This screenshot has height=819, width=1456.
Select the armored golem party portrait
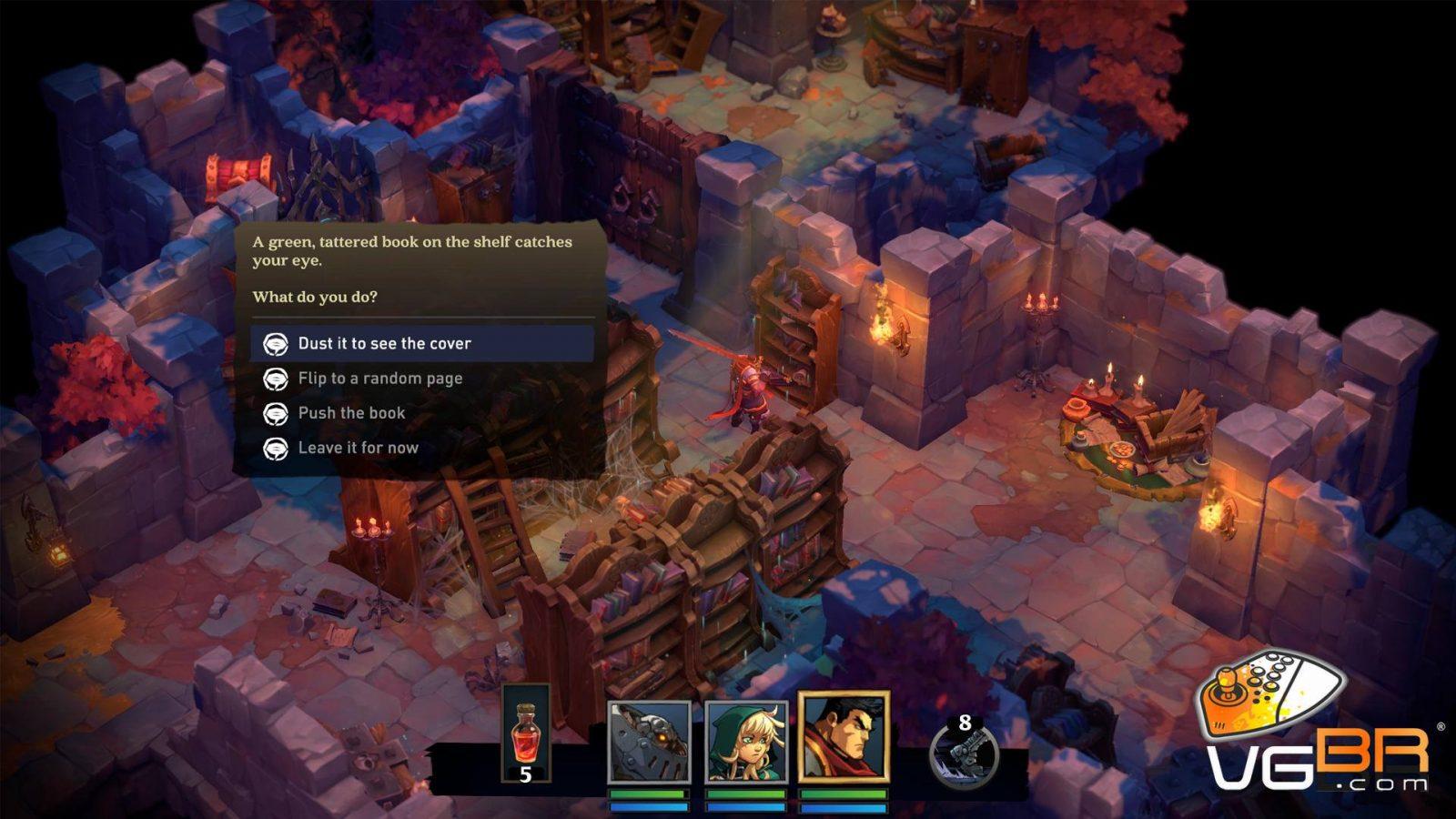[649, 742]
